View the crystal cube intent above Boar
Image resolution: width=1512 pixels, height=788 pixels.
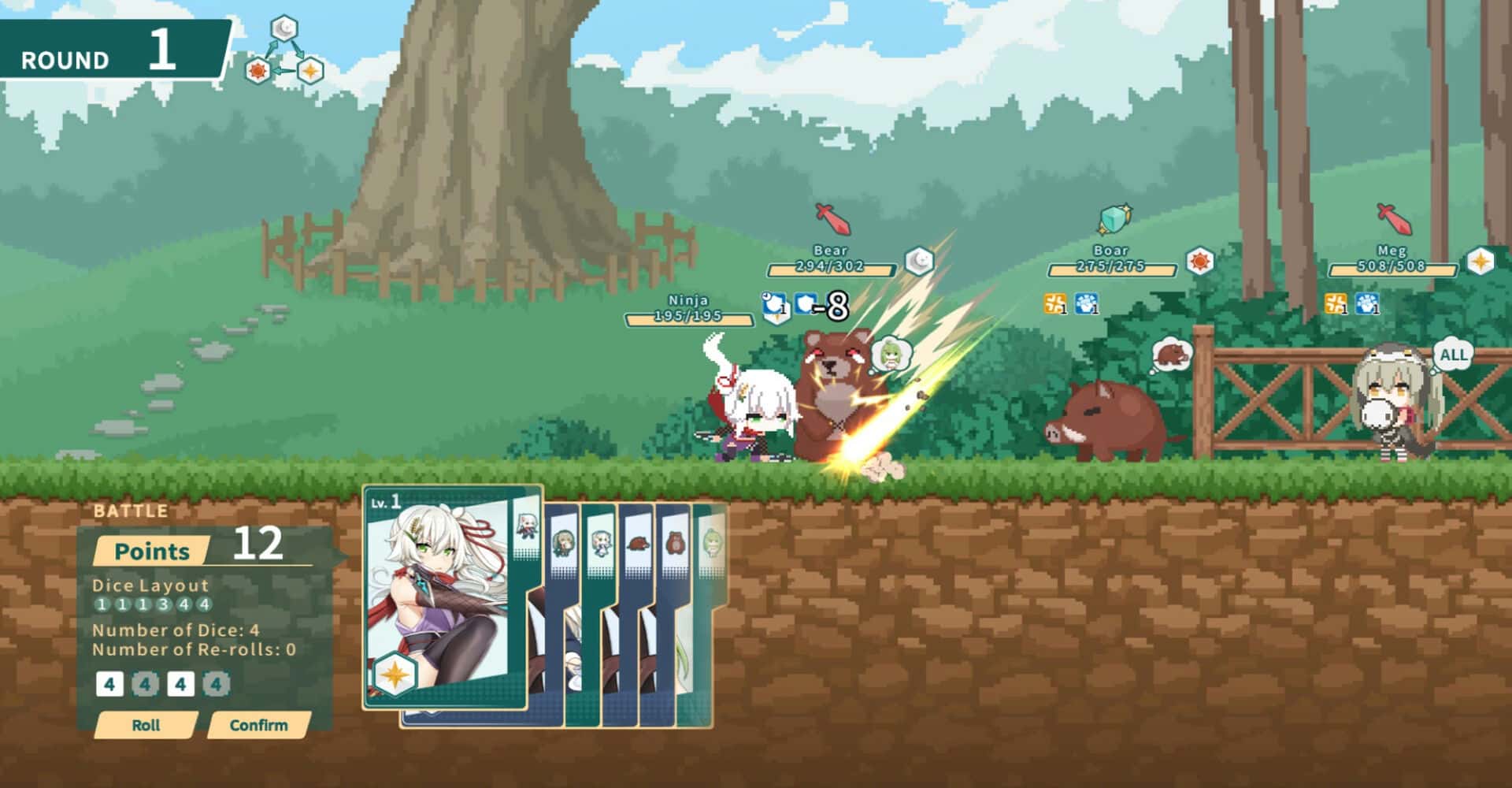coord(1114,219)
